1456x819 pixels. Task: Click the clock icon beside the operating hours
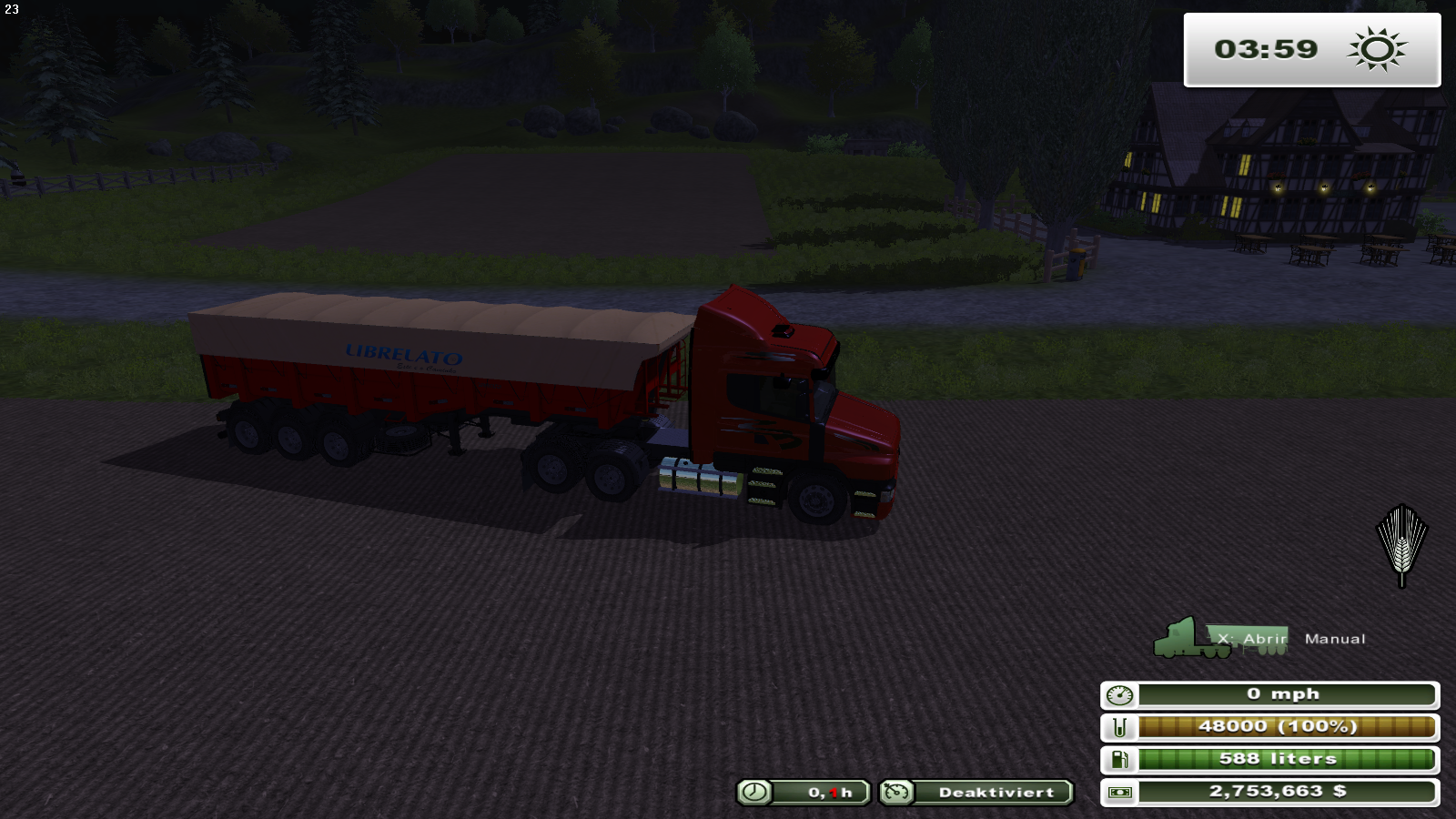pyautogui.click(x=753, y=793)
